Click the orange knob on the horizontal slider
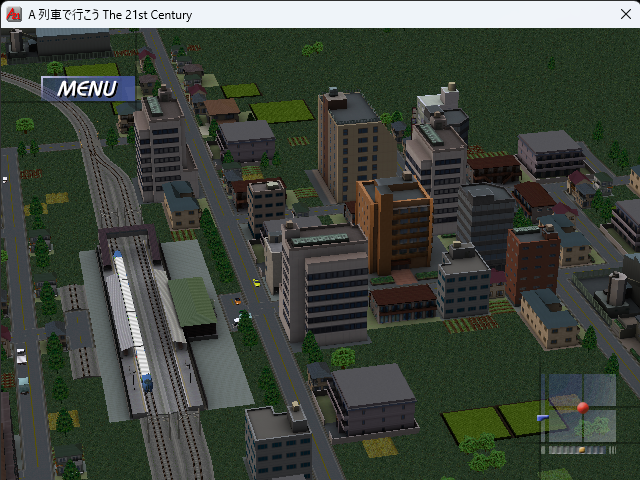The height and width of the screenshot is (480, 640). point(582,450)
